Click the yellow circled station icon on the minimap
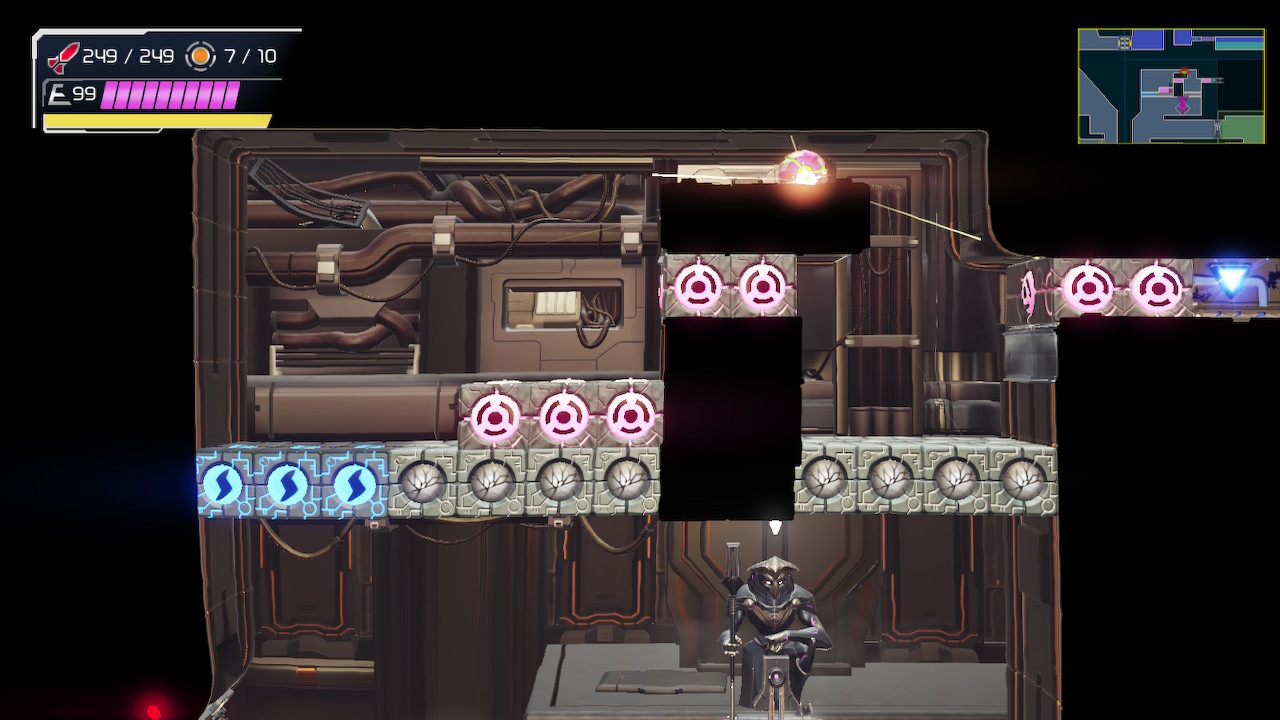The image size is (1280, 720). tap(1124, 41)
